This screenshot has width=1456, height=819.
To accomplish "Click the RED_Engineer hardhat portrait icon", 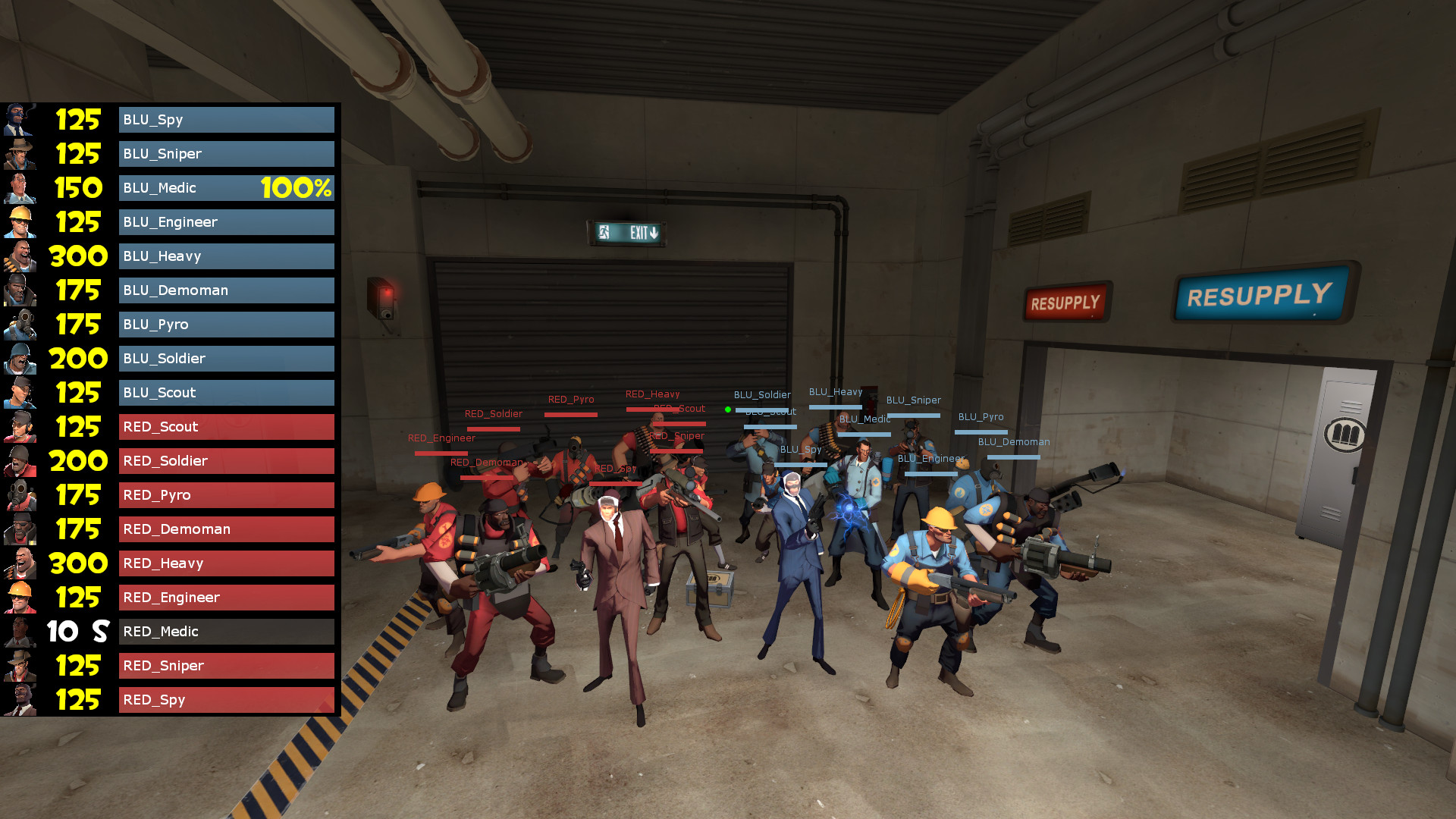I will pyautogui.click(x=20, y=597).
